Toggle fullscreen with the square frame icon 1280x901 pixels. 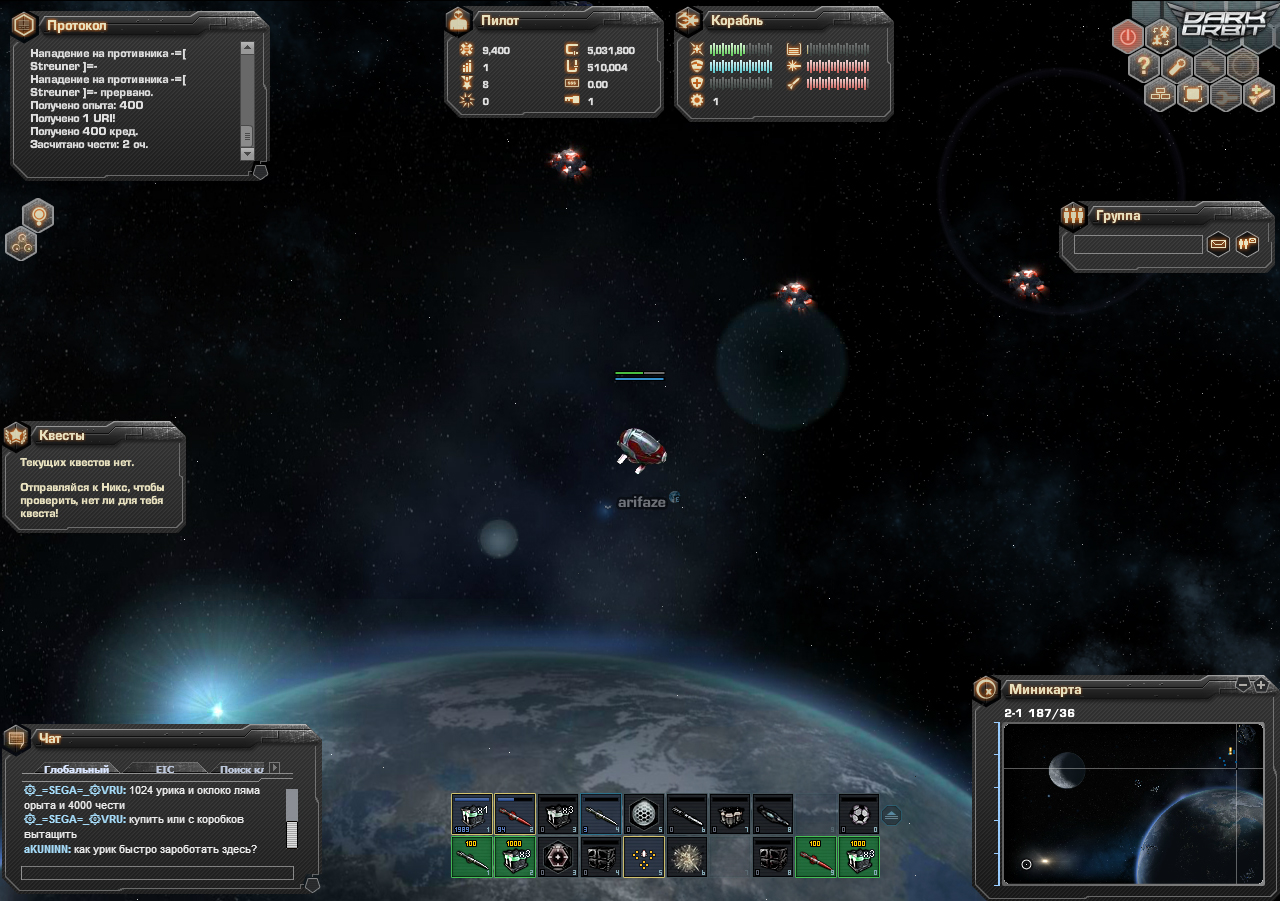(x=1192, y=95)
